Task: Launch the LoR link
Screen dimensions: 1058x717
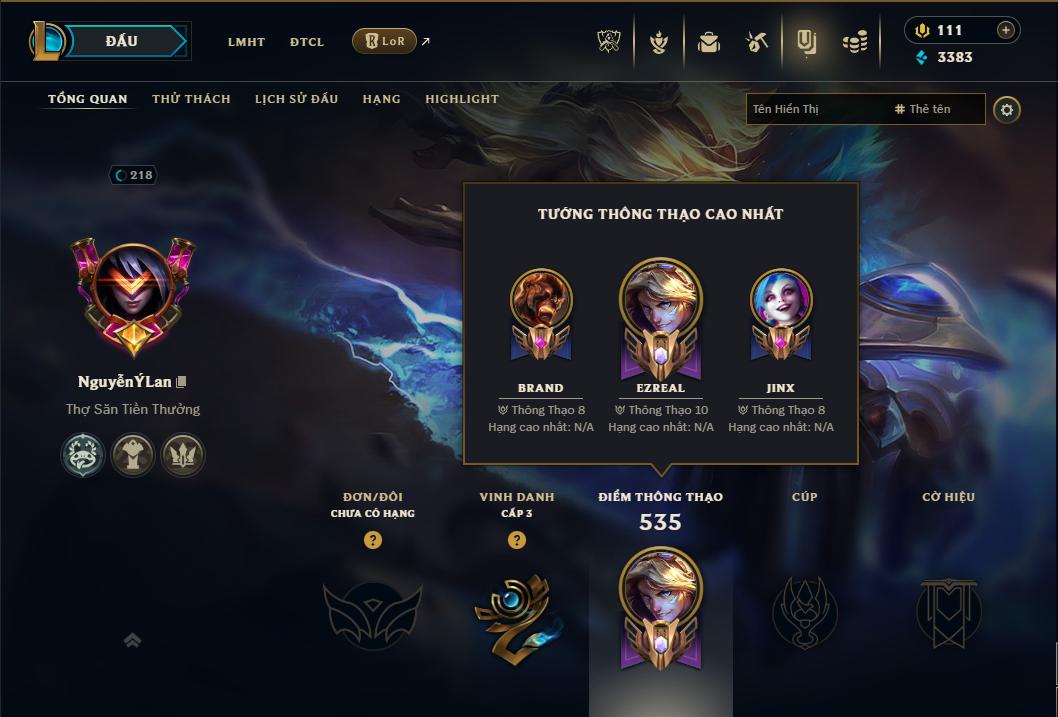Action: pos(385,41)
